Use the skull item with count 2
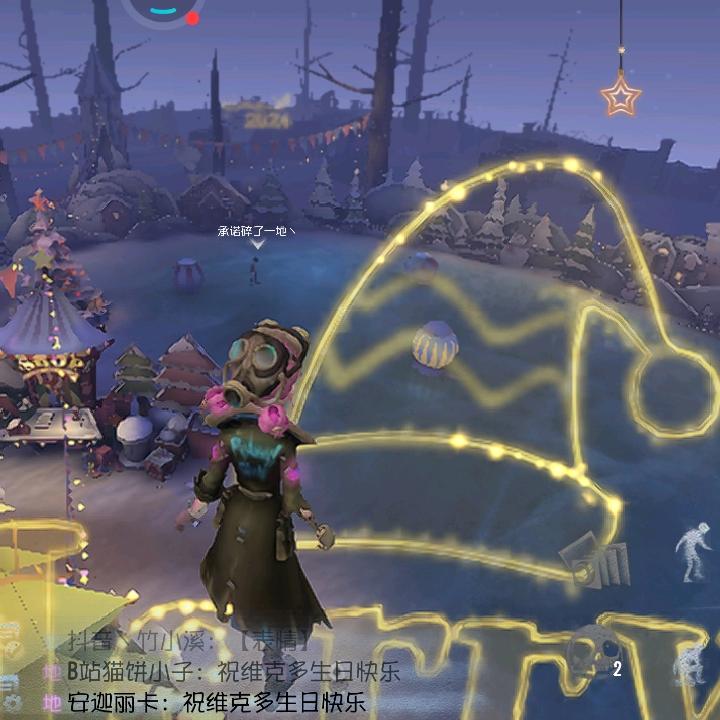The width and height of the screenshot is (720, 720). 592,655
